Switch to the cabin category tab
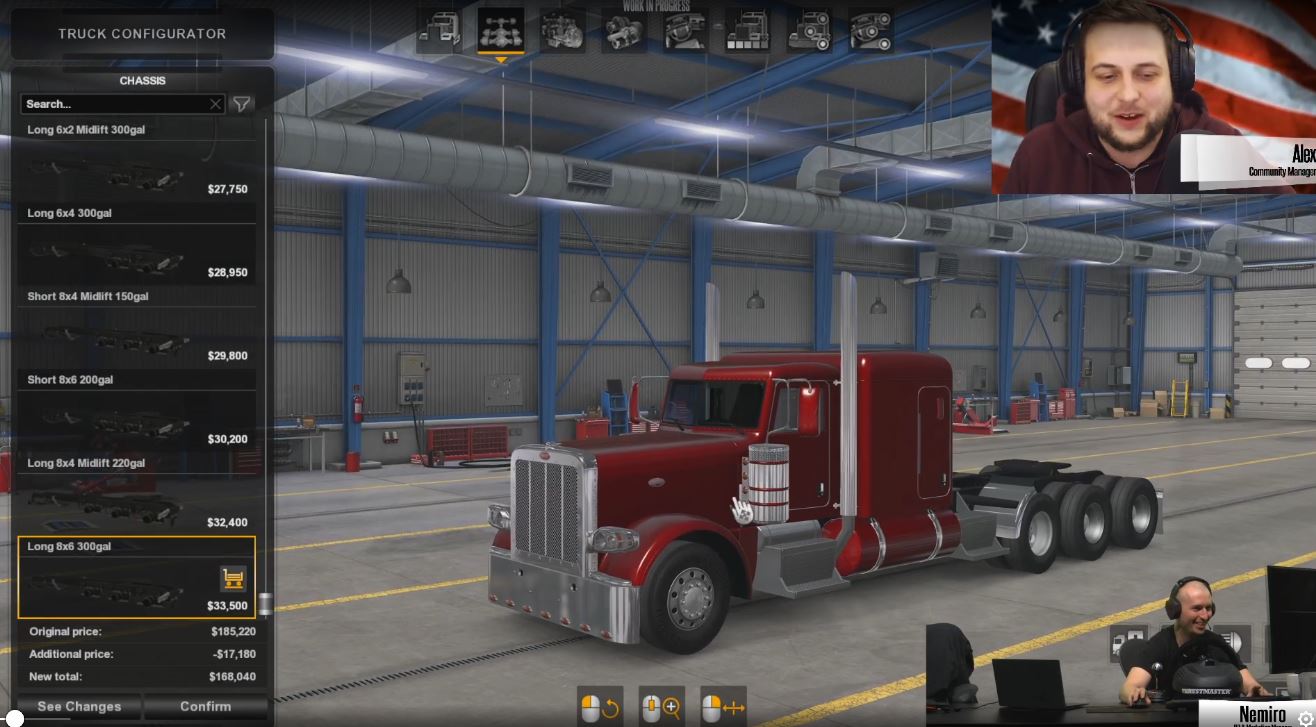 [x=438, y=30]
